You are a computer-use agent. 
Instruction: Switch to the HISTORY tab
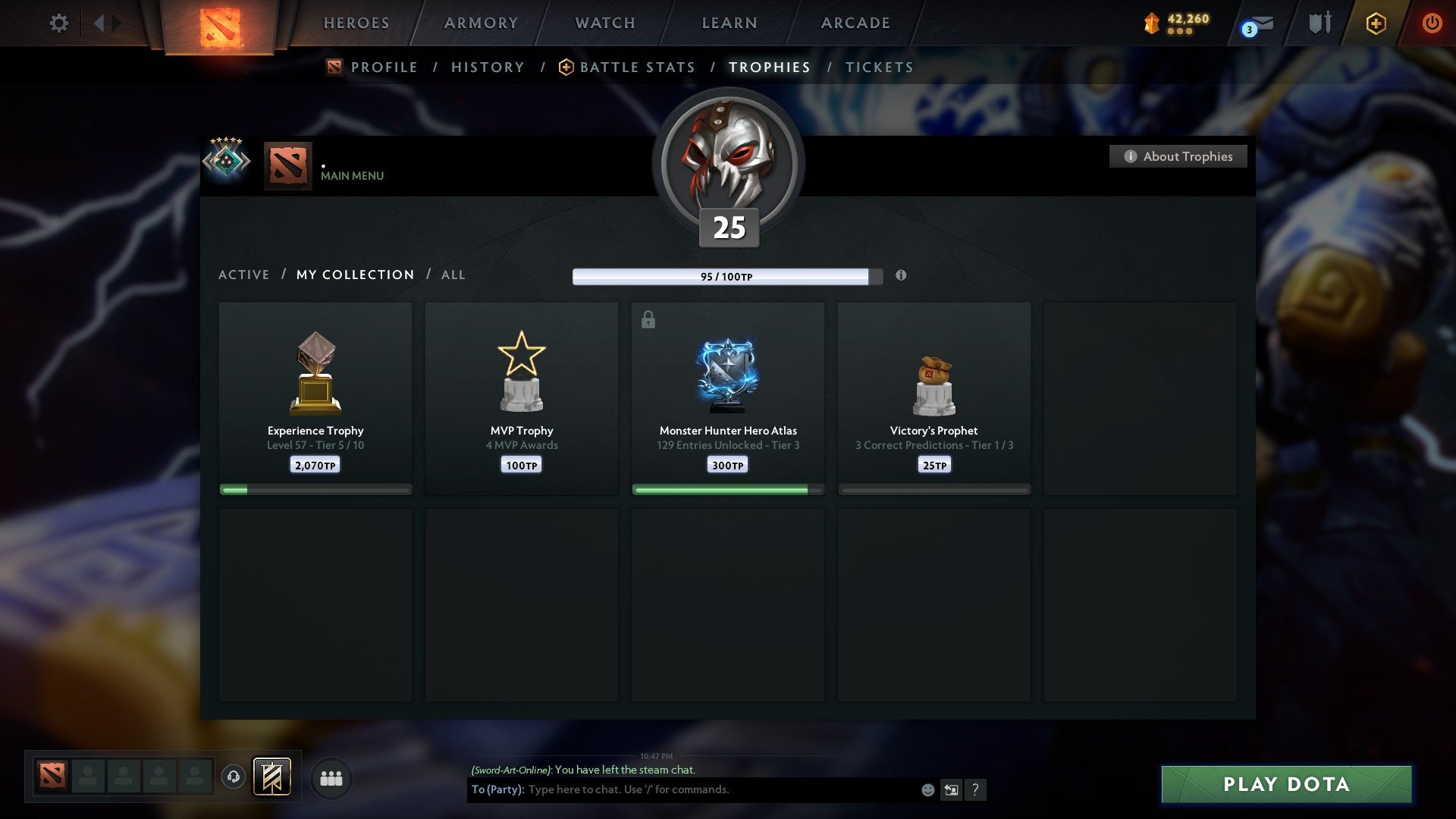(x=487, y=67)
